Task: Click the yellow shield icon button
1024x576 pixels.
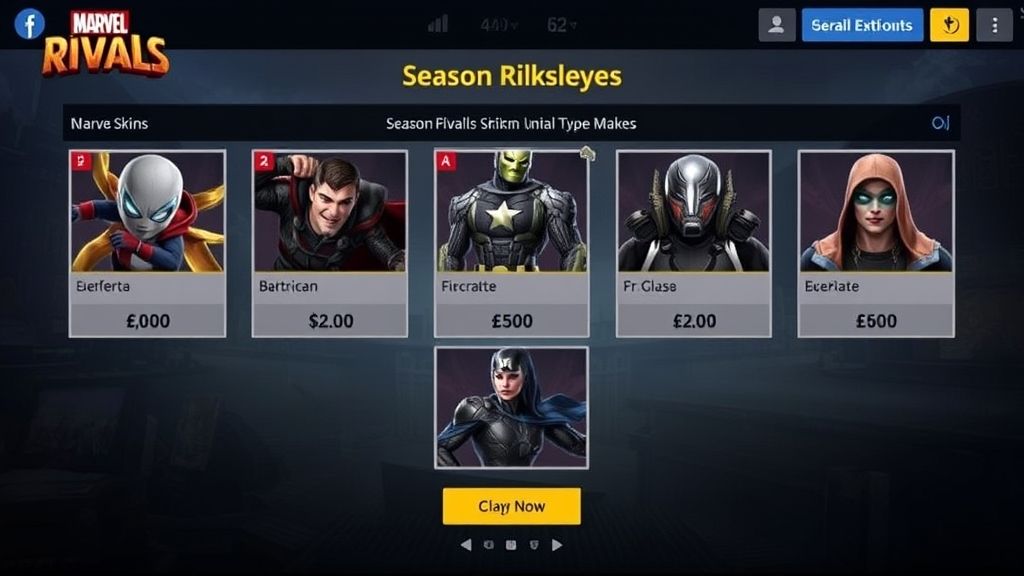Action: [949, 25]
